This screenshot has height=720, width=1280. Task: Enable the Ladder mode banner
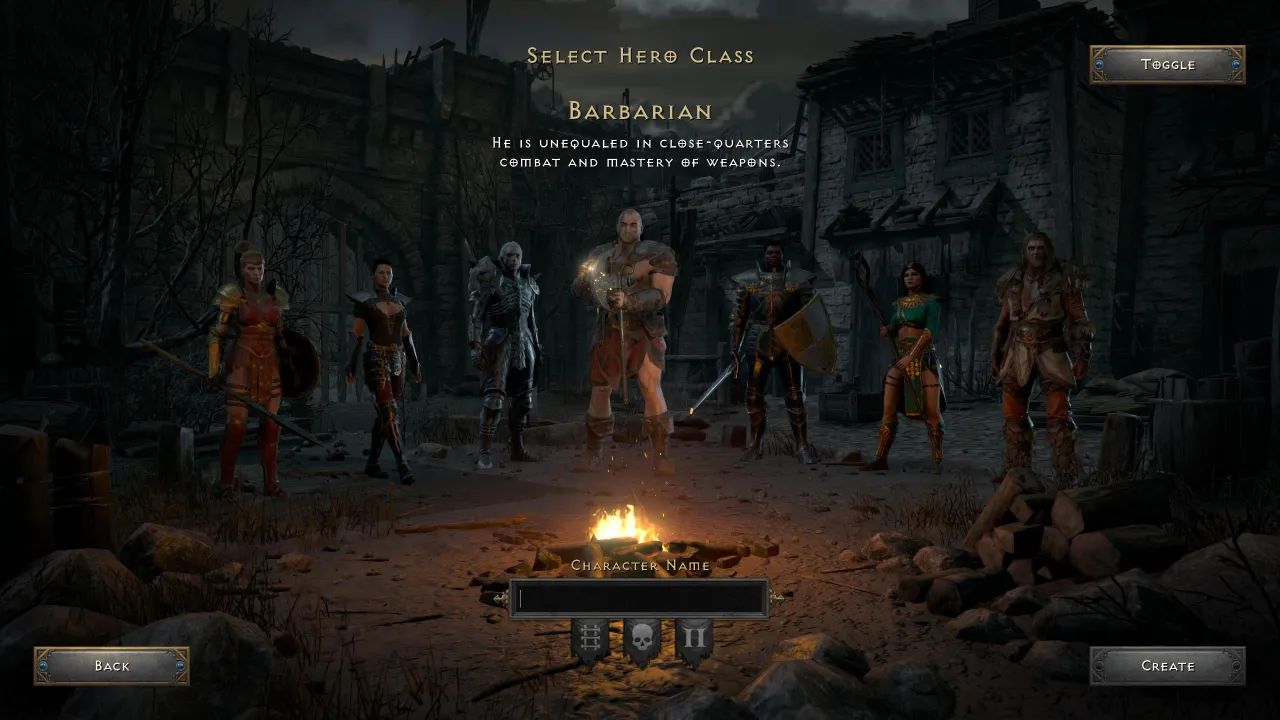(588, 638)
